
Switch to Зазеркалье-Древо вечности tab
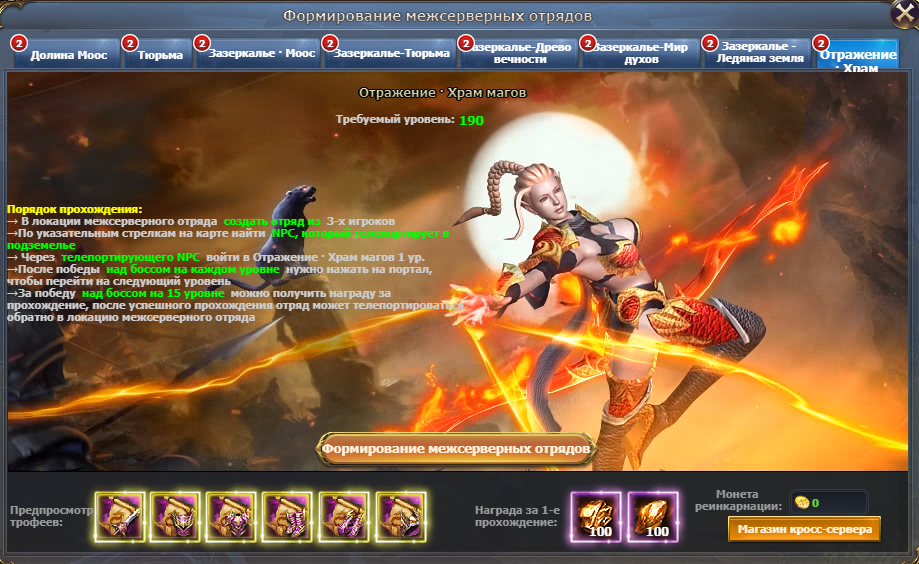pyautogui.click(x=518, y=54)
